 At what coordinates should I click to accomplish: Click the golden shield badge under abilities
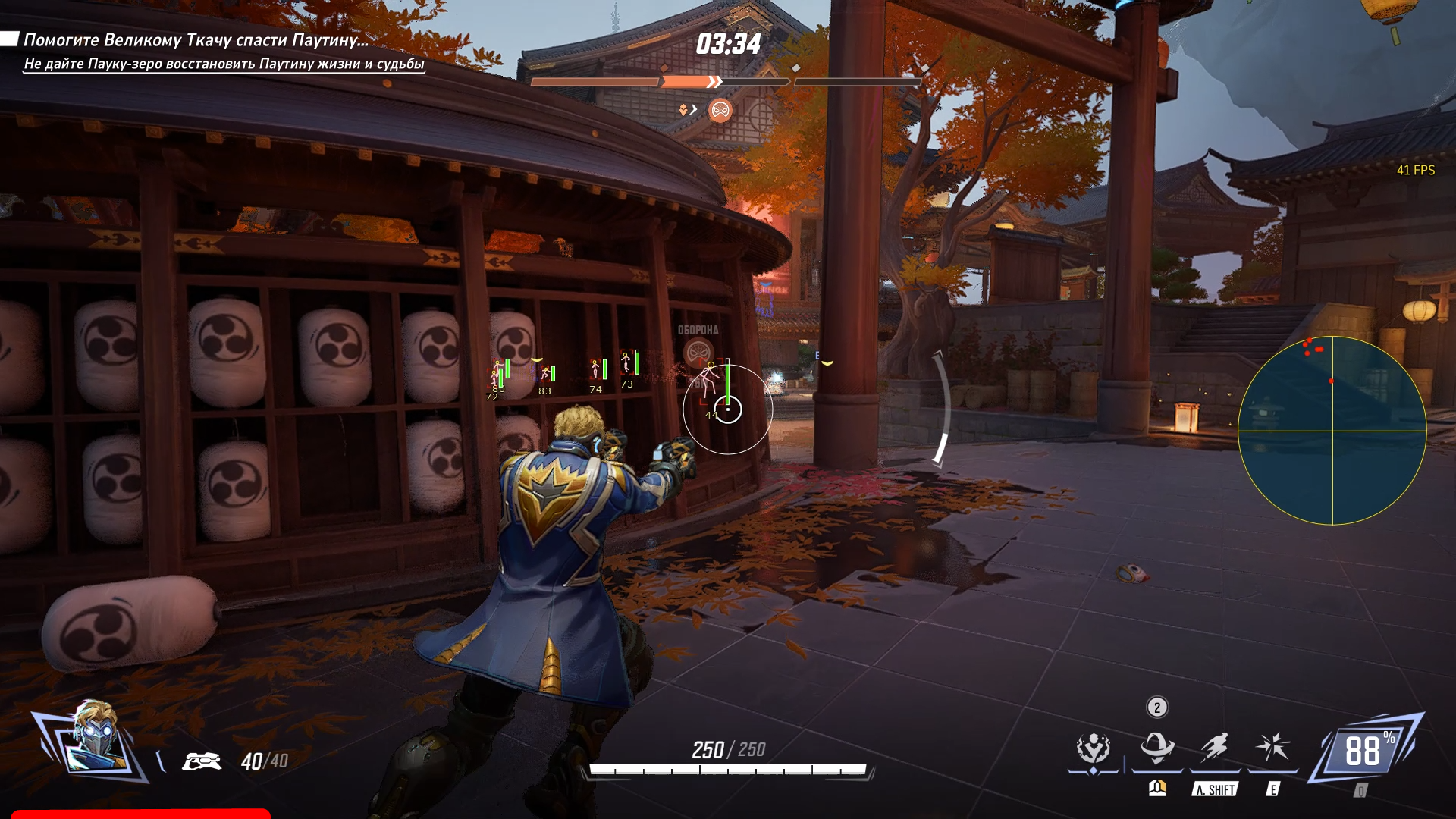(1157, 789)
